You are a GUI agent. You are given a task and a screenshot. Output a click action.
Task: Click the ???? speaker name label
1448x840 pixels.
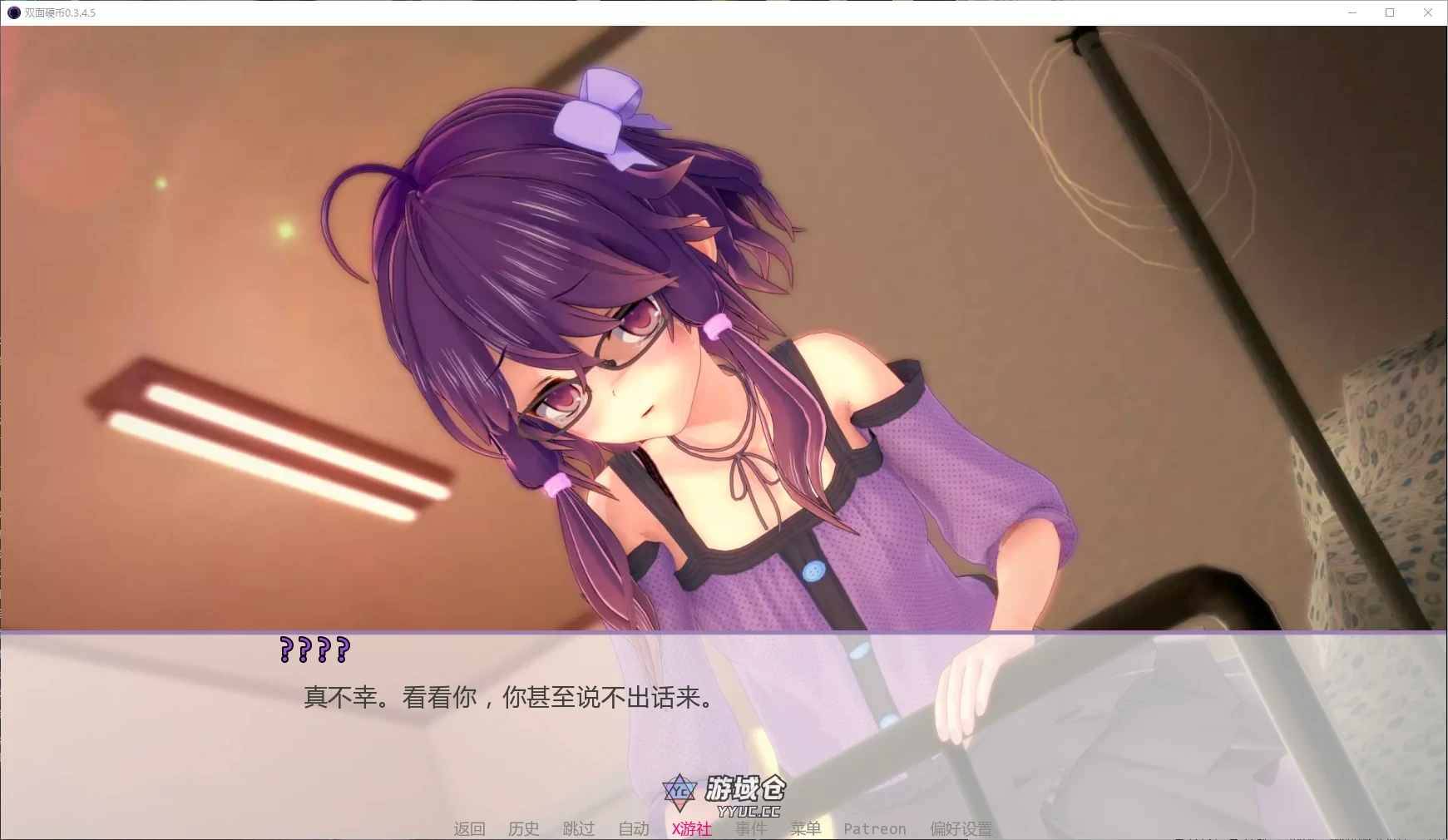pos(313,651)
